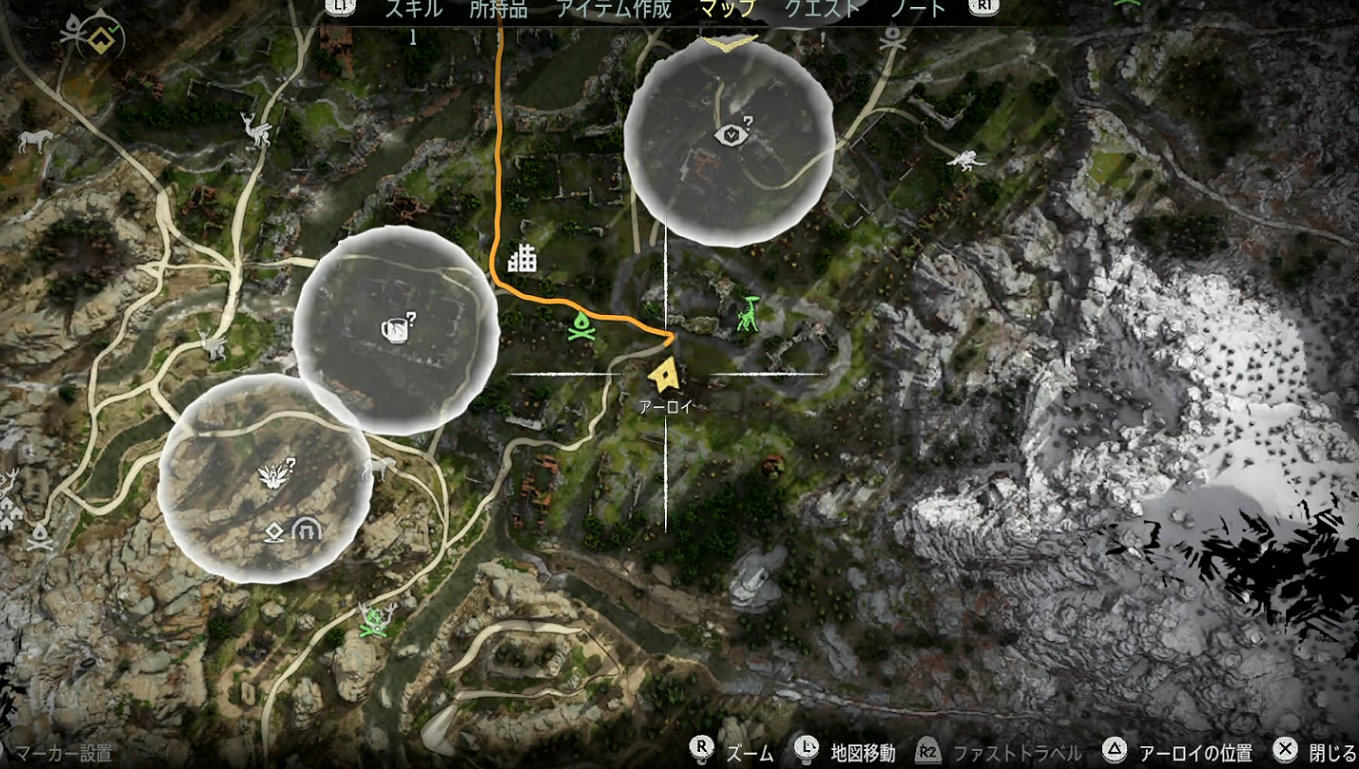The height and width of the screenshot is (769, 1359).
Task: Select the white horse-shaped machine icon
Action: pyautogui.click(x=34, y=141)
